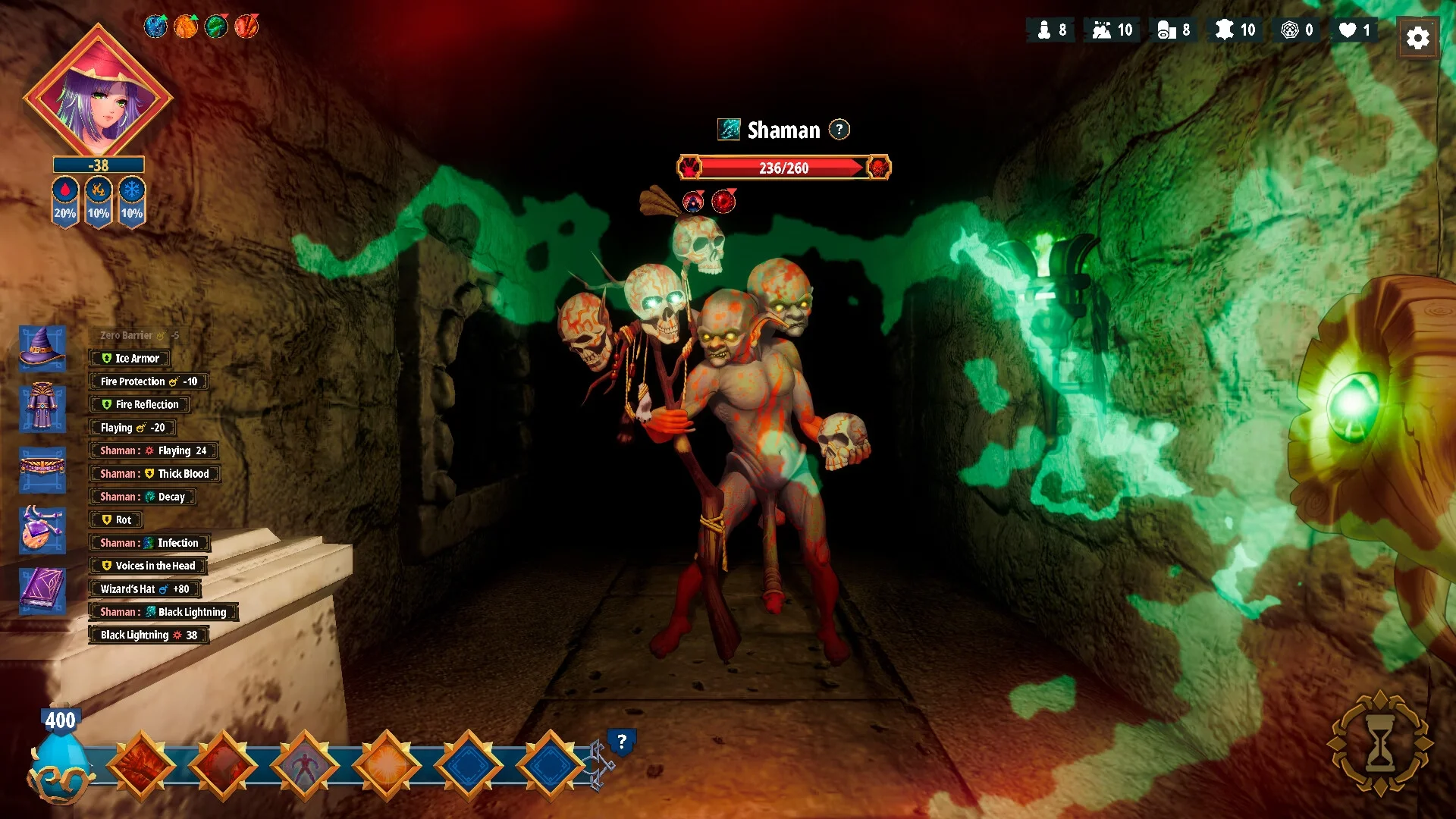Click the snowflake frost resistance badge
The image size is (1456, 819).
click(x=132, y=200)
